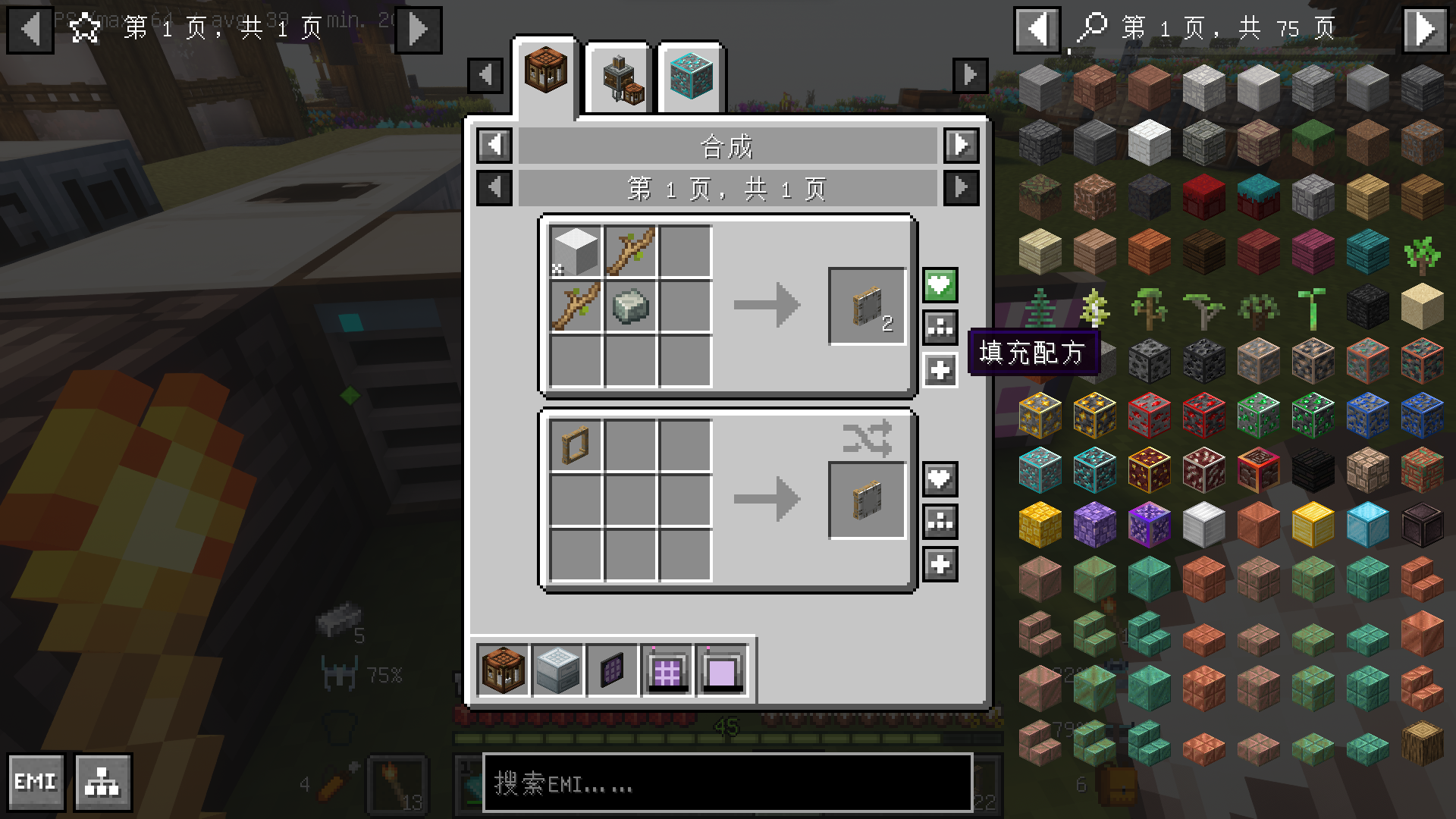Click the first recipe's output item
1456x819 pixels.
[867, 306]
